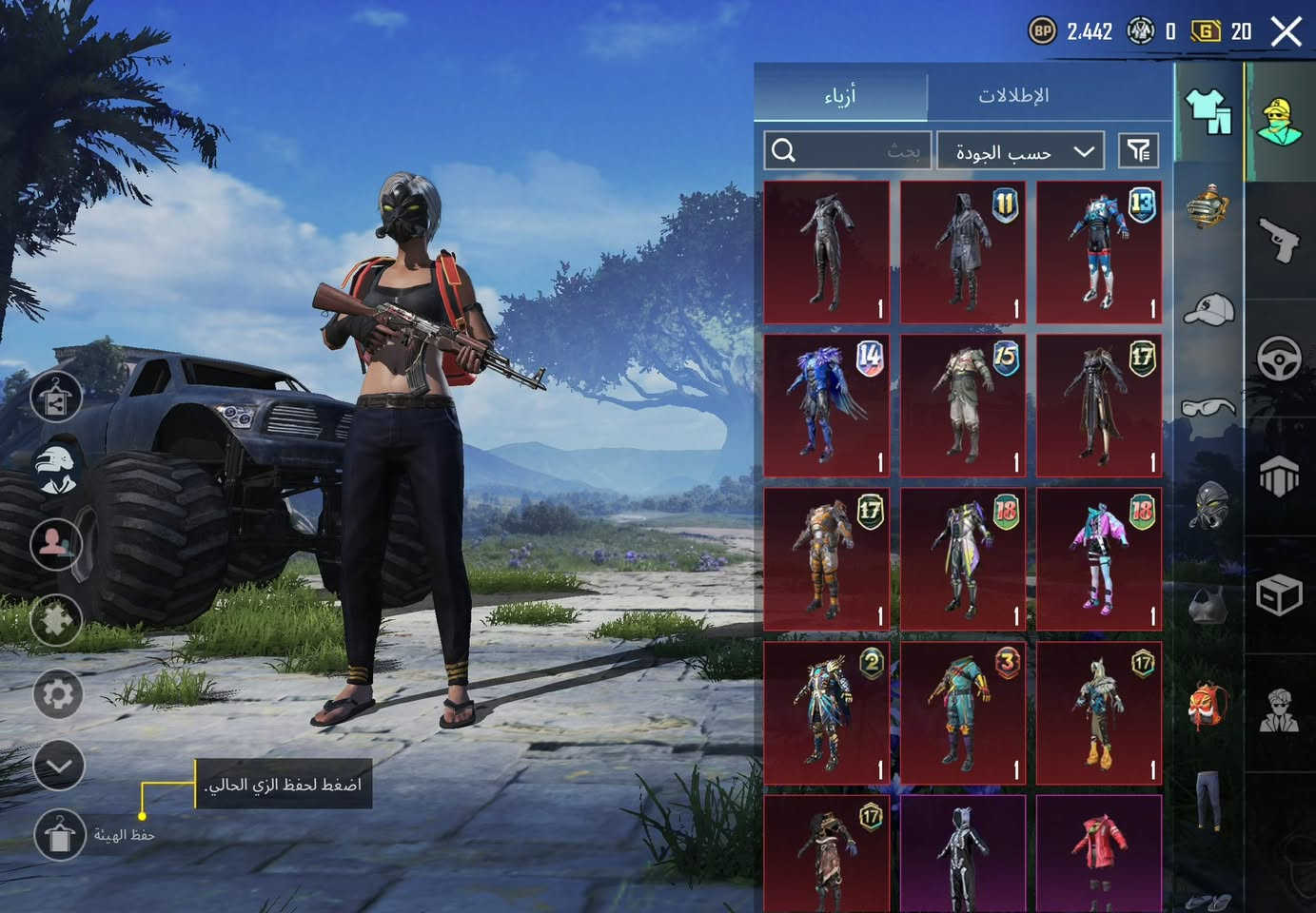Open the cap headwear category
The image size is (1316, 913).
point(1209,309)
